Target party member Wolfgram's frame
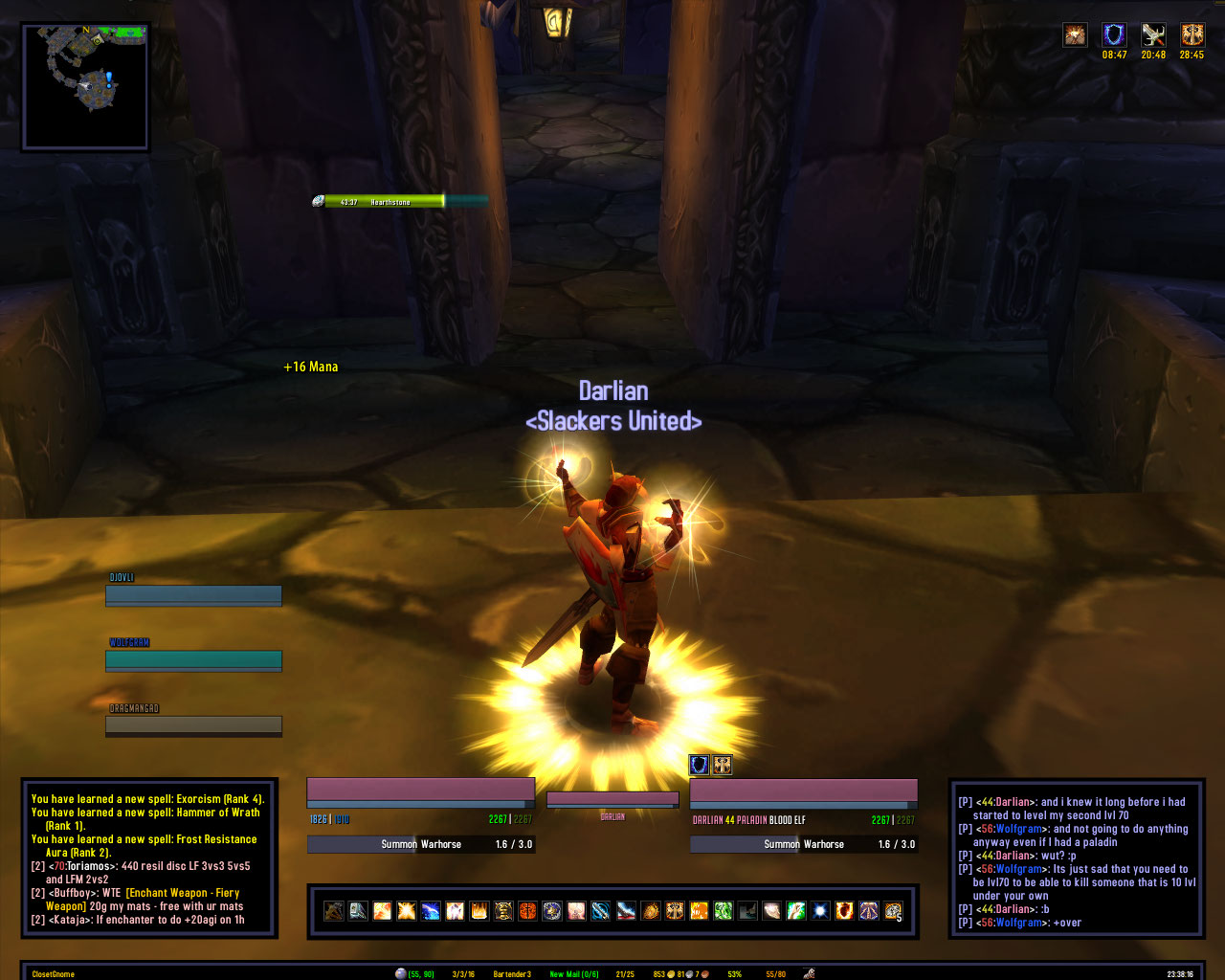The height and width of the screenshot is (980, 1225). point(193,659)
